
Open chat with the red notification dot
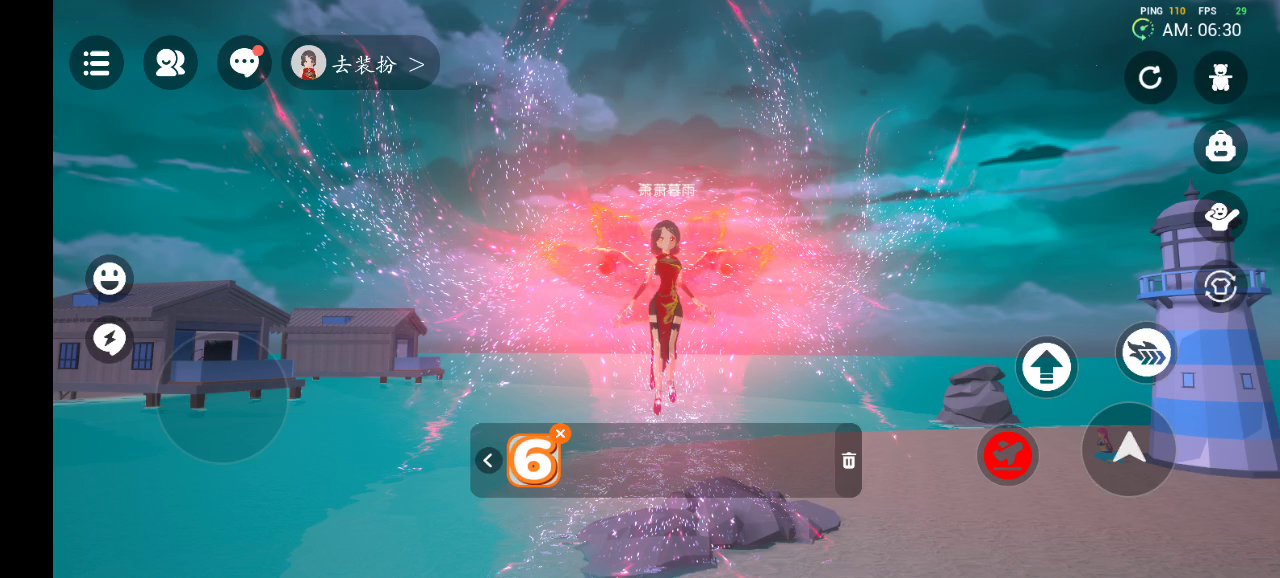click(244, 63)
